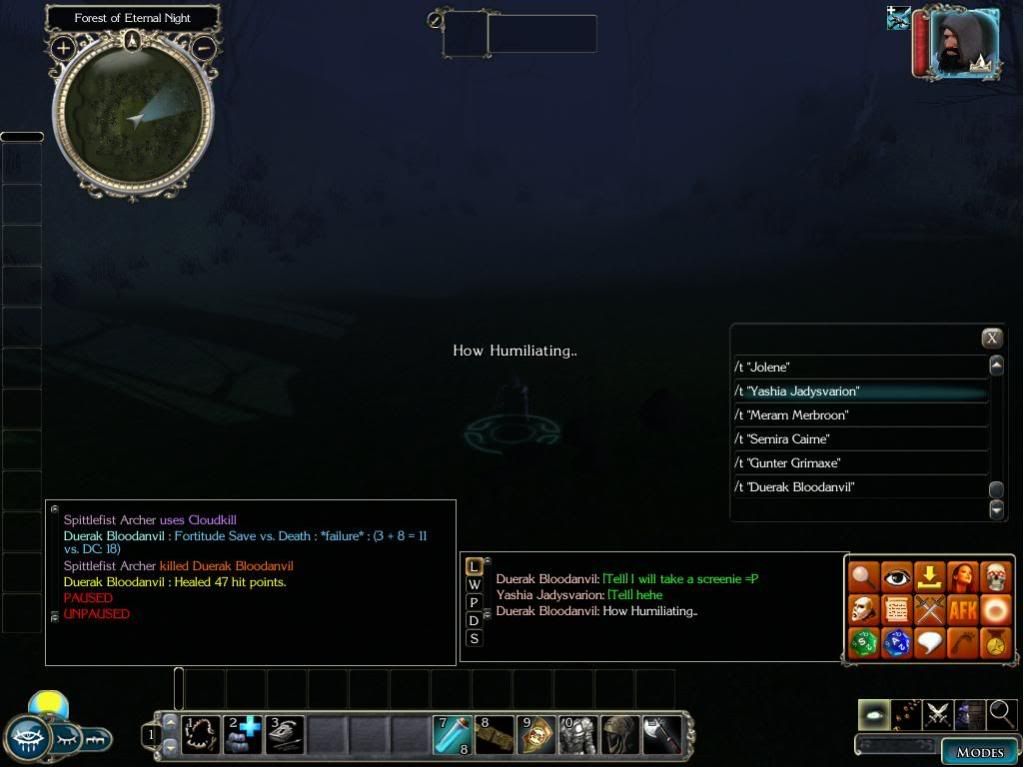
Task: Roll the green die icon
Action: (864, 642)
